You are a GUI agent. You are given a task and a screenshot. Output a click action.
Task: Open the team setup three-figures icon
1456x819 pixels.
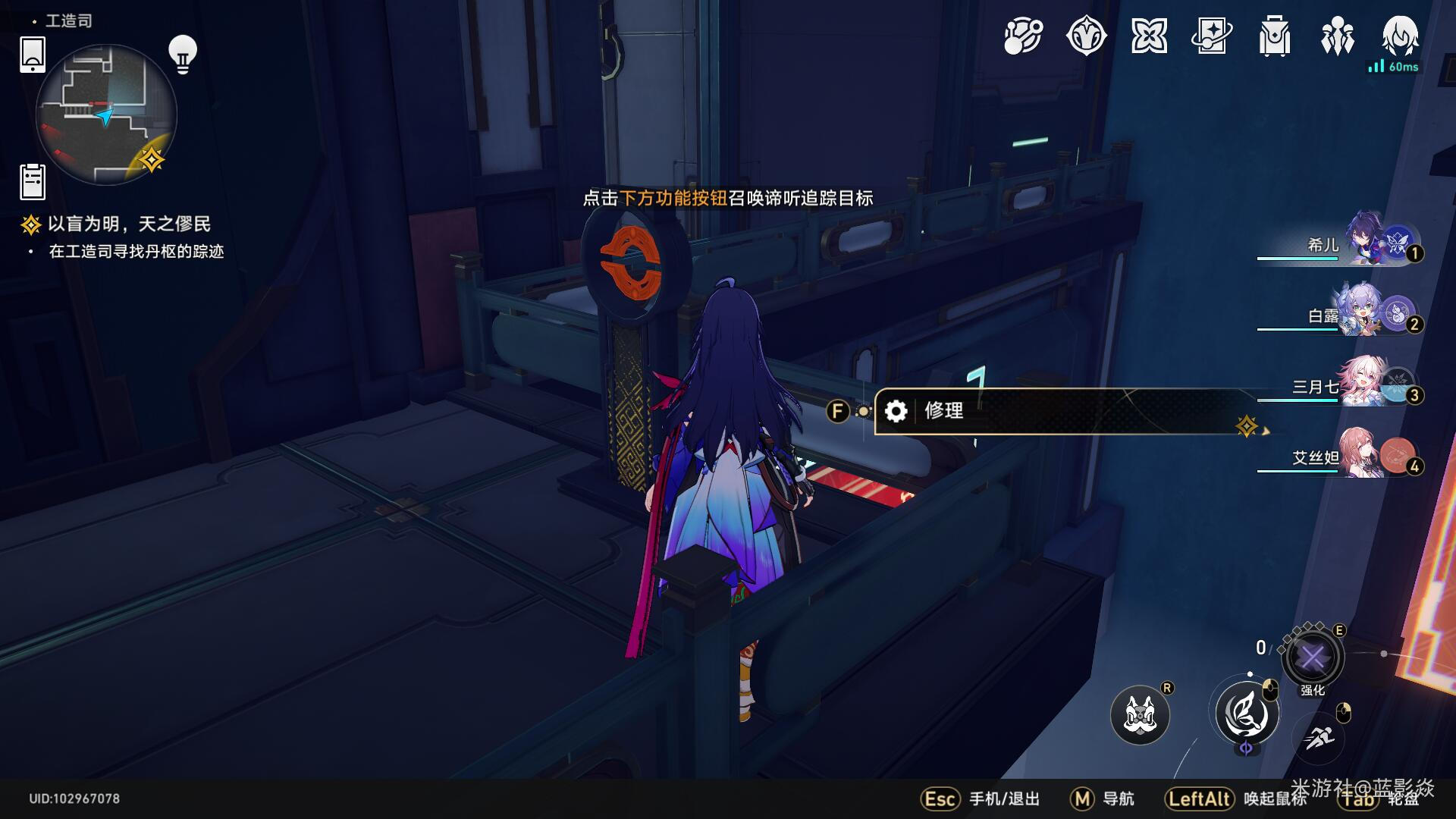pyautogui.click(x=1337, y=36)
